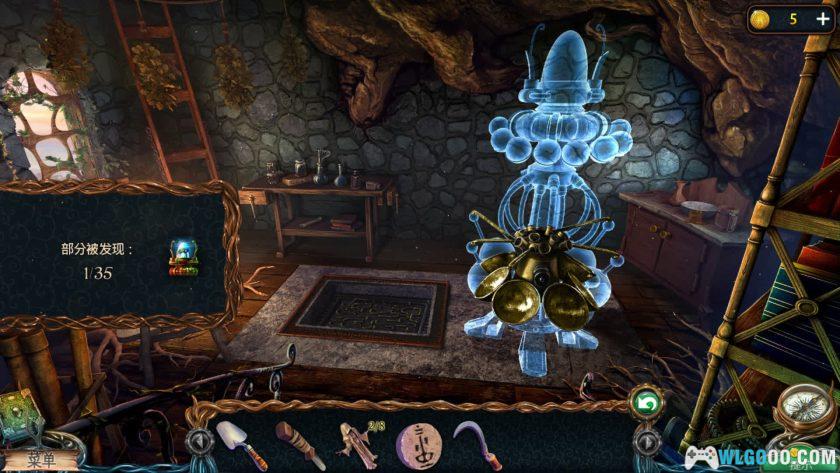Add coins with the plus button

[822, 19]
